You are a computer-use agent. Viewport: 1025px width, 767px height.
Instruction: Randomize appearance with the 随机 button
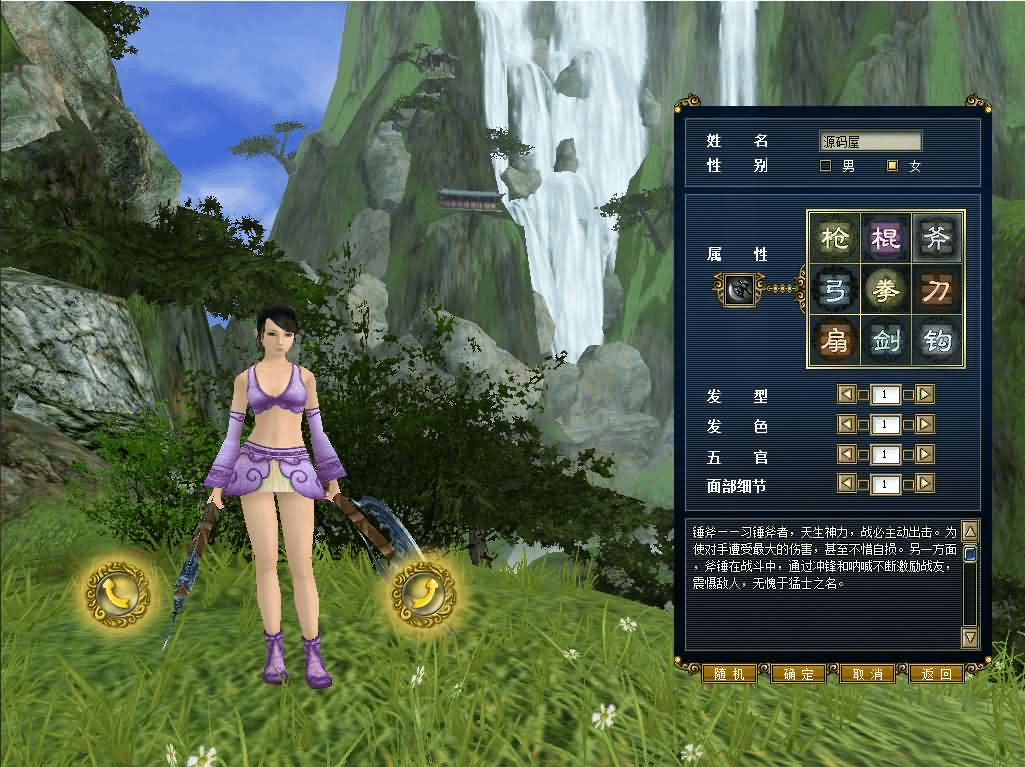click(729, 674)
